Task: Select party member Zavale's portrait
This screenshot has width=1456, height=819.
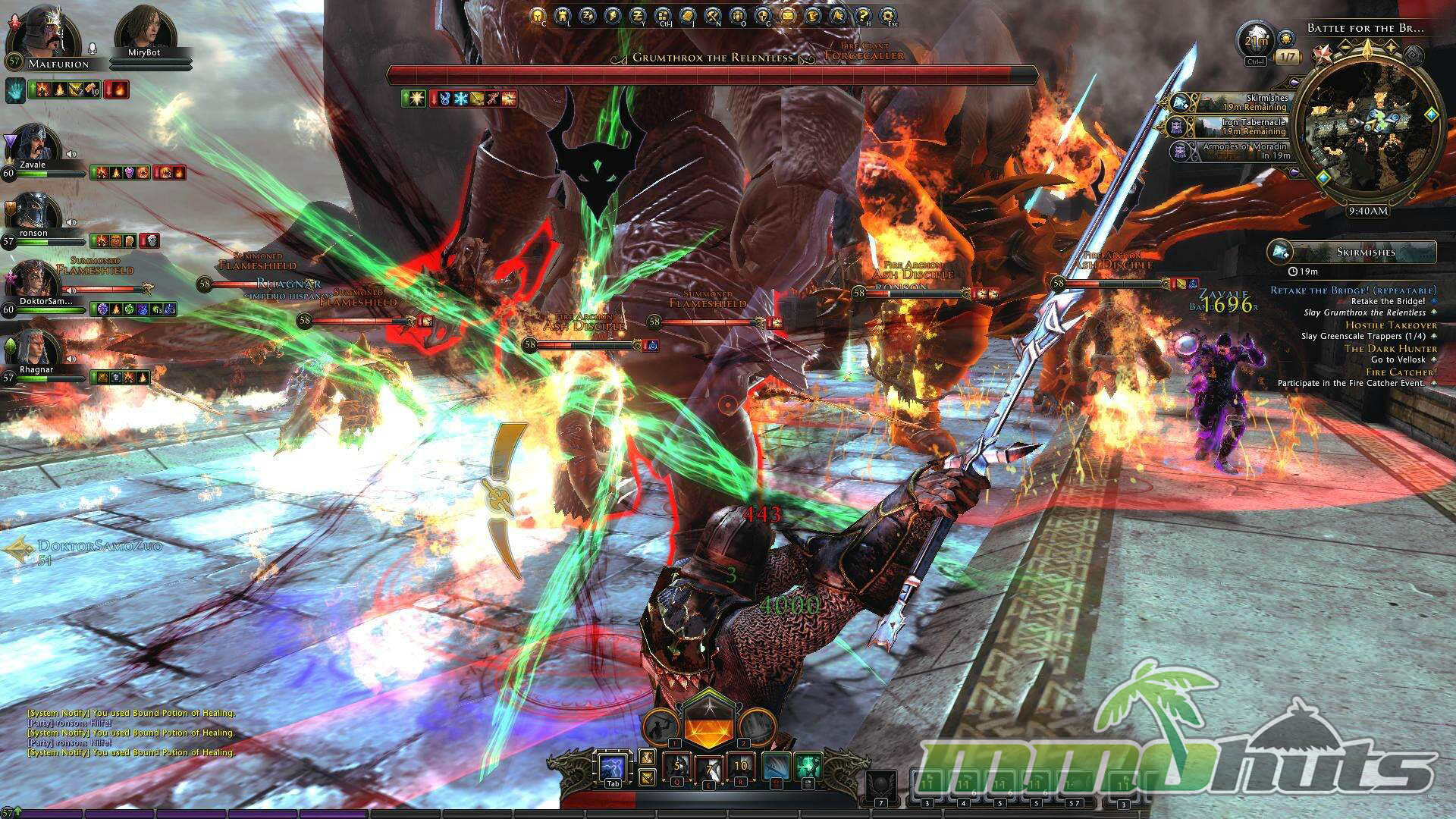Action: pyautogui.click(x=35, y=144)
